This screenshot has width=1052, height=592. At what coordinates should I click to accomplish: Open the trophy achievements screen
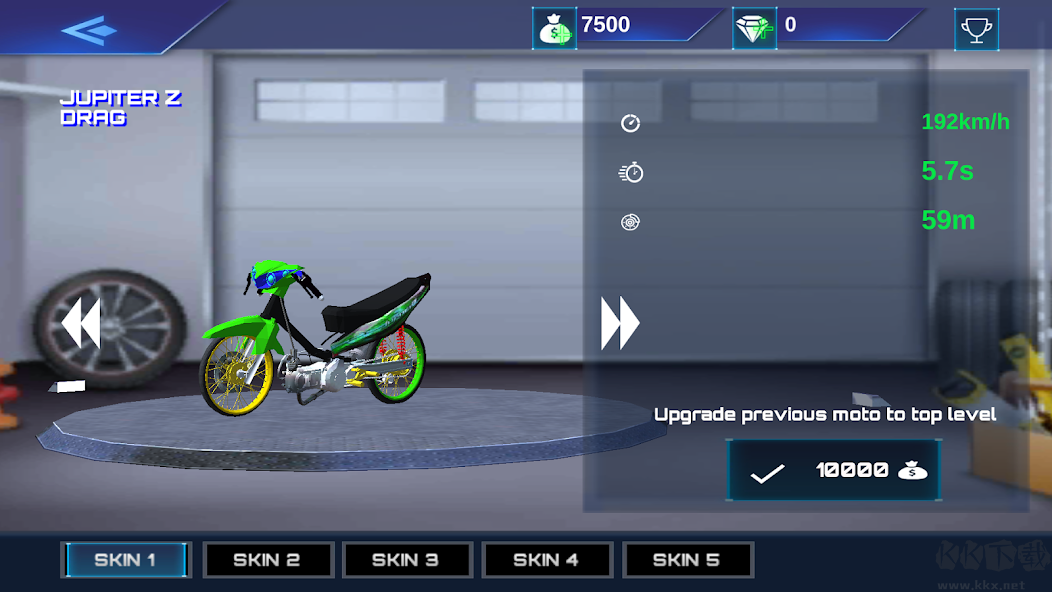(x=976, y=29)
